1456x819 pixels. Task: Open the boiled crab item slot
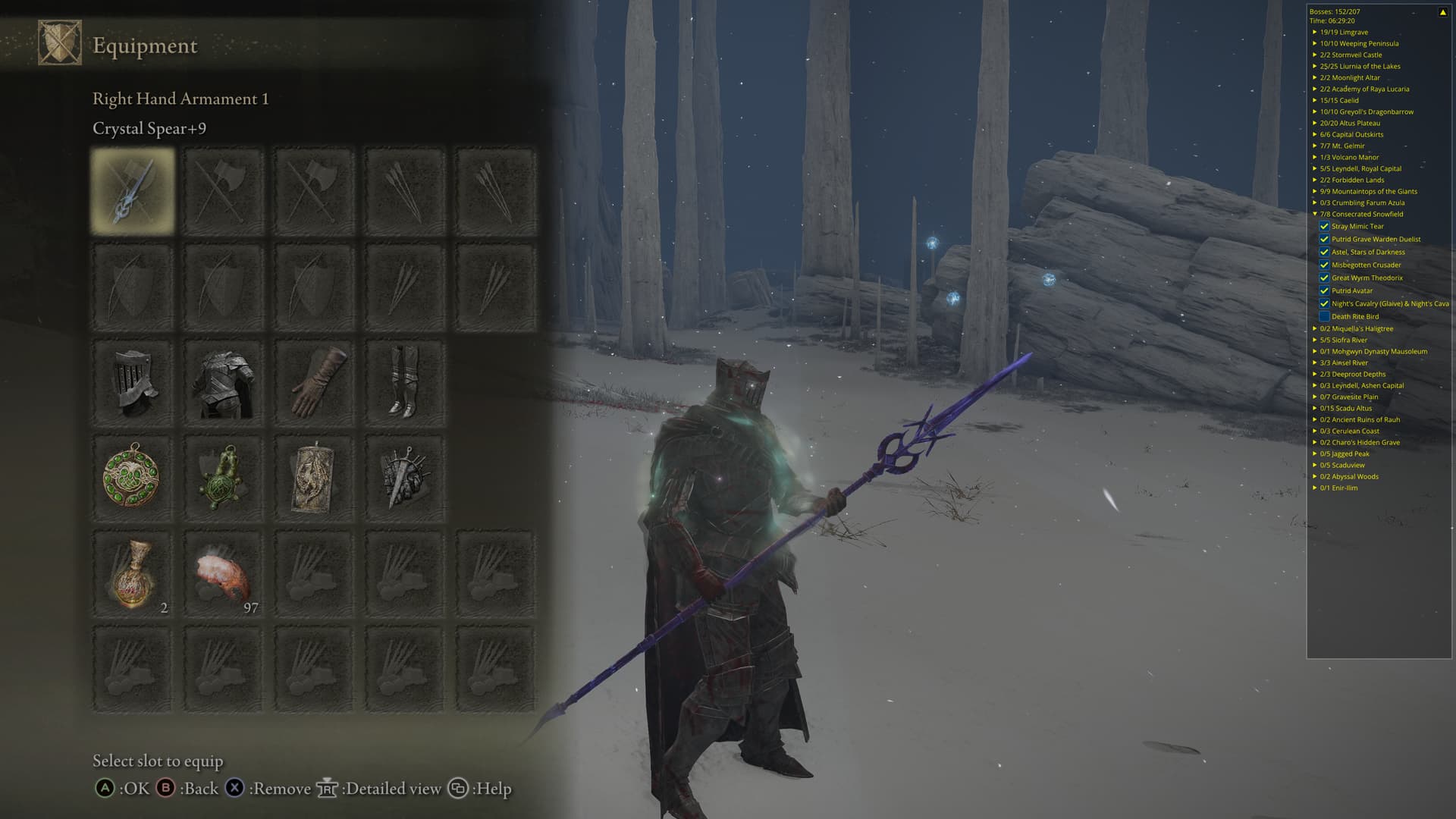[223, 574]
